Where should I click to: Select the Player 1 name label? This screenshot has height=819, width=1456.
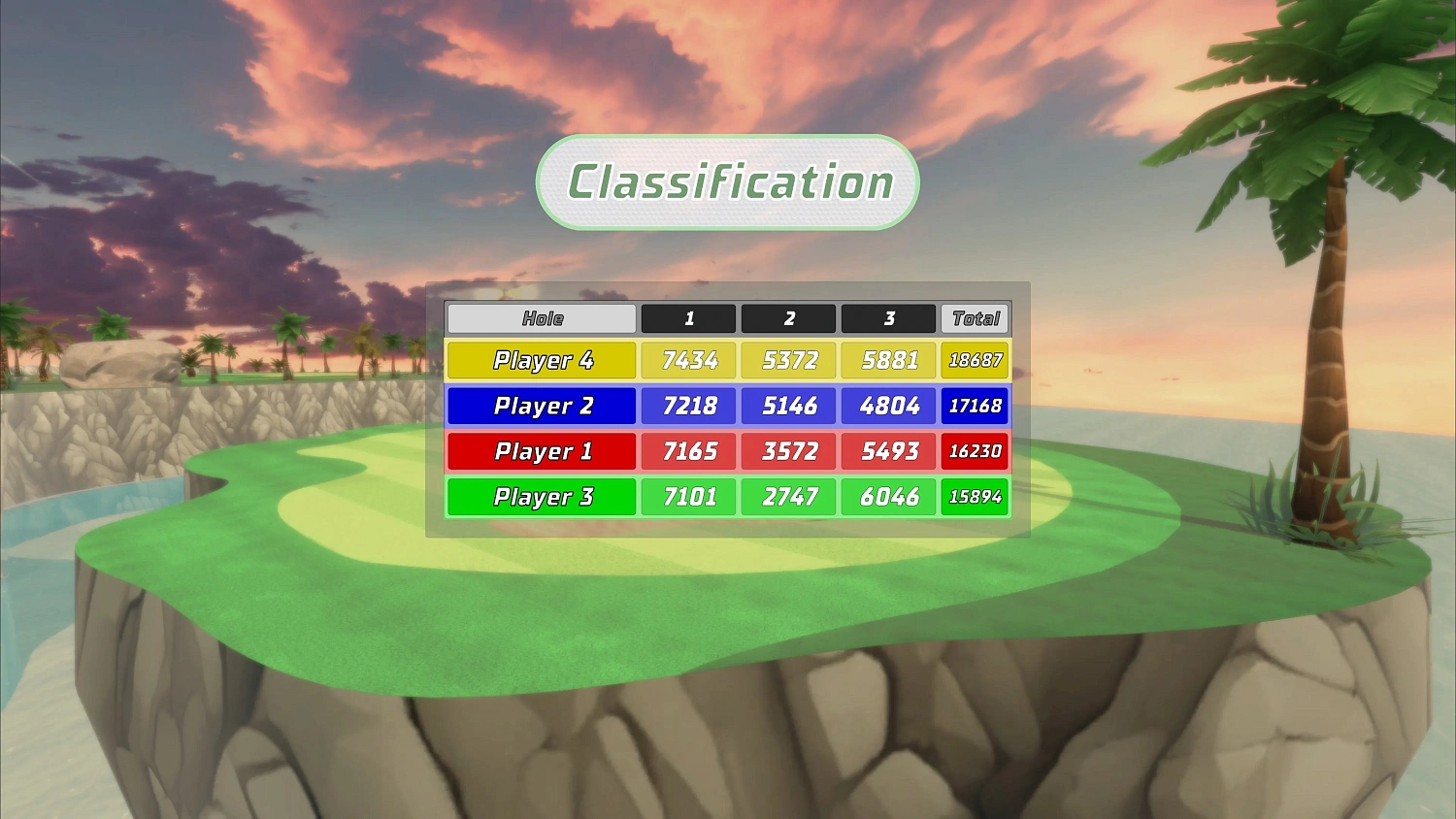click(x=541, y=451)
